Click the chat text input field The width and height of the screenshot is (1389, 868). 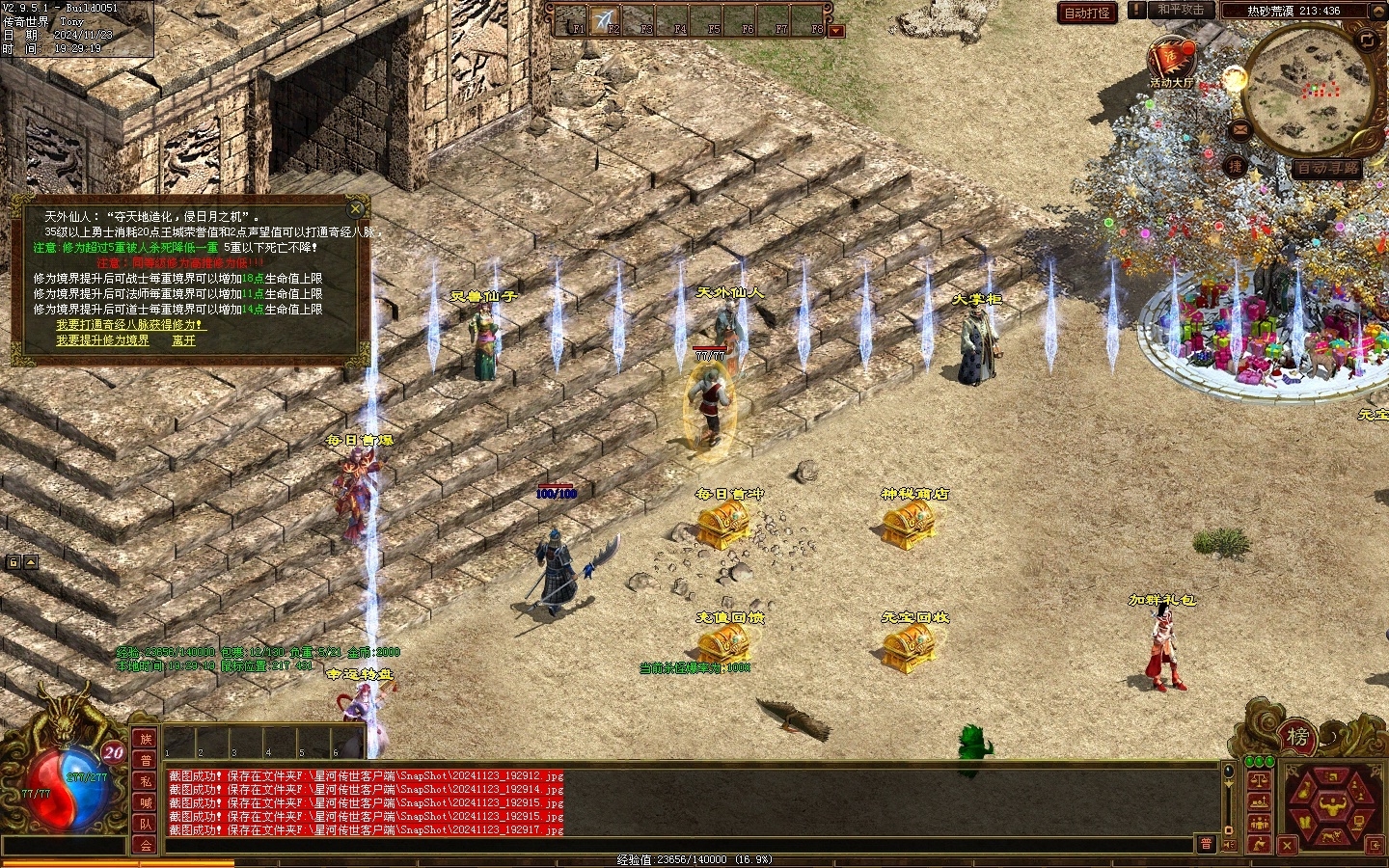point(675,846)
